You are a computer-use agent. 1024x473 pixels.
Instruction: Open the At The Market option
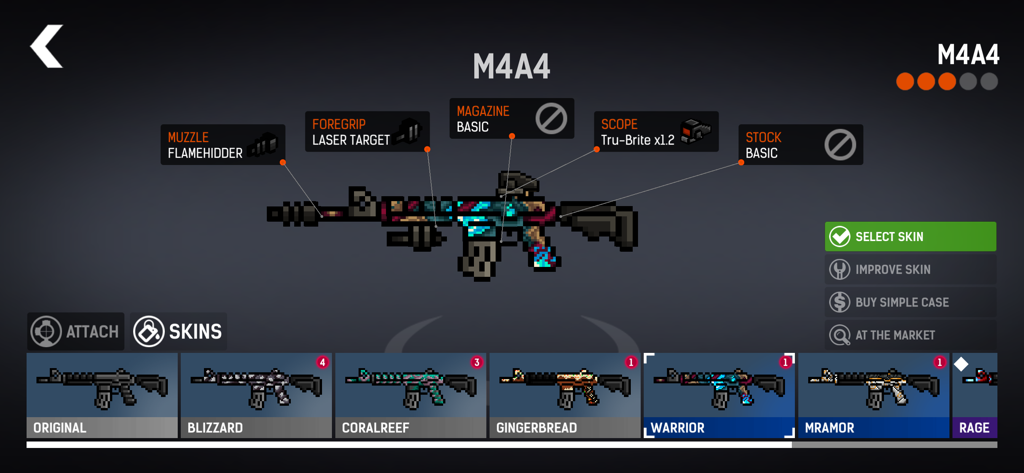pos(910,335)
